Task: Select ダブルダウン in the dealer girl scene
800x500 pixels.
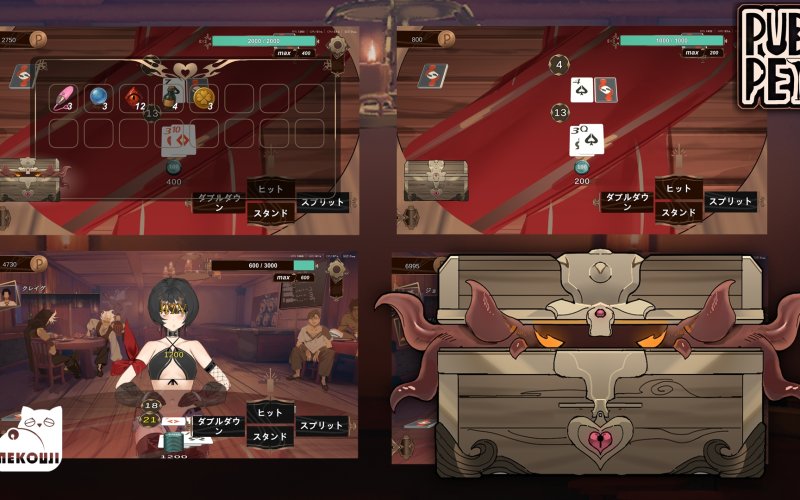Action: coord(218,425)
